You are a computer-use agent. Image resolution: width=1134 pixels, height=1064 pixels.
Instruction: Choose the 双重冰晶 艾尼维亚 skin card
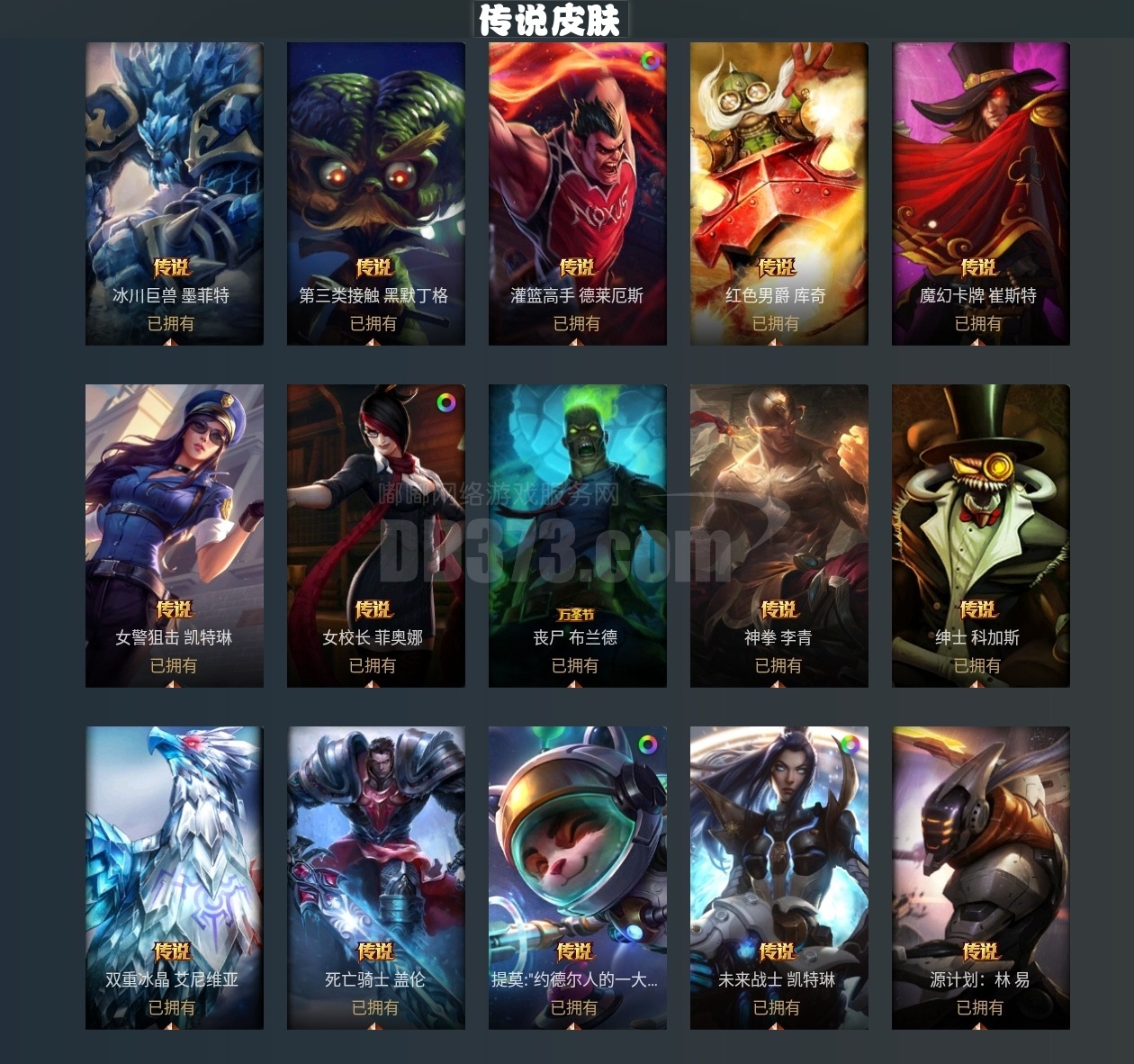[x=174, y=878]
